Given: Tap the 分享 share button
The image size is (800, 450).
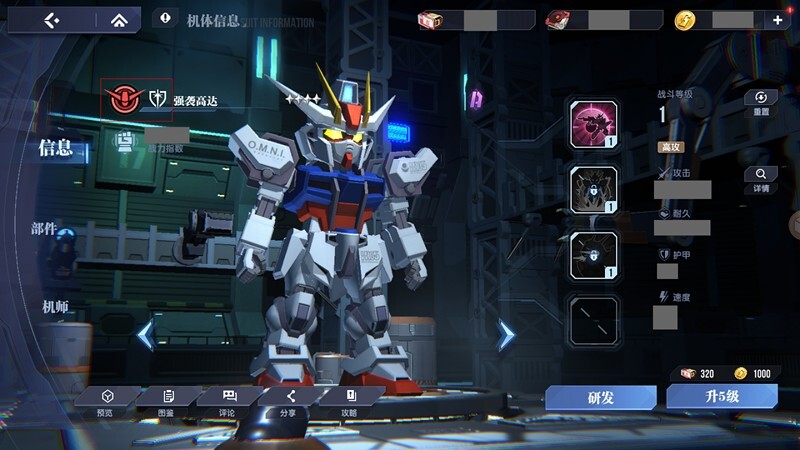Looking at the screenshot, I should pos(289,401).
